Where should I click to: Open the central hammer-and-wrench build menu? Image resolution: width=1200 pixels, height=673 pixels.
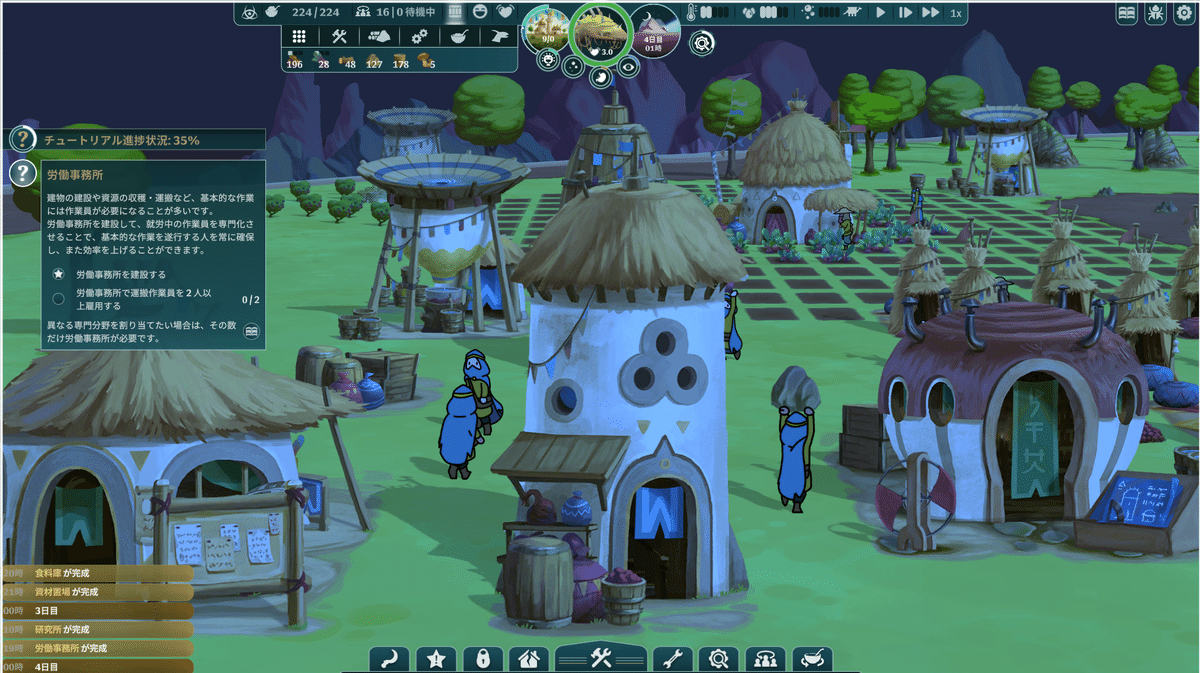coord(600,658)
